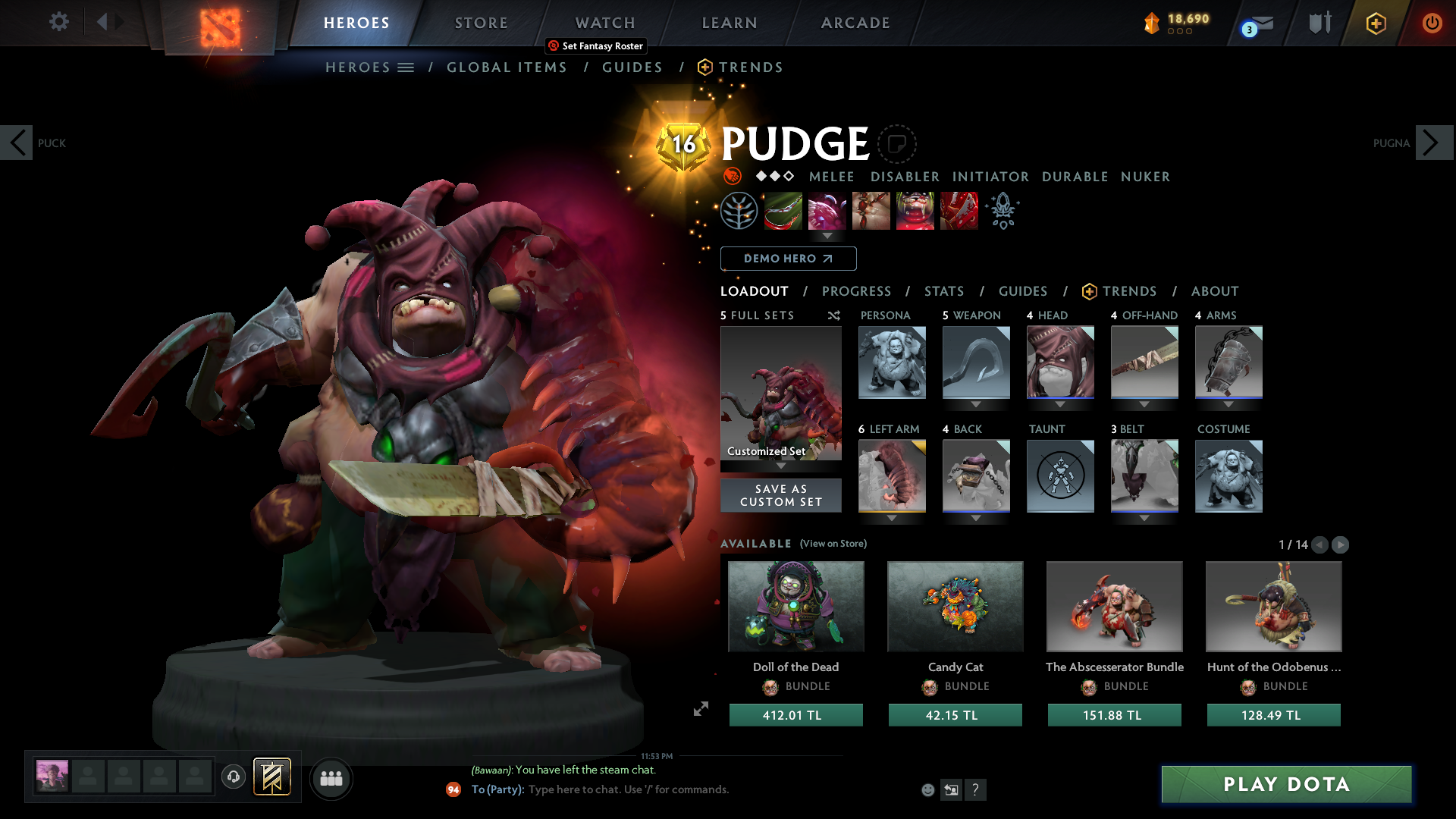This screenshot has width=1456, height=819.
Task: Select the Candy Cat bundle thumbnail
Action: (955, 606)
